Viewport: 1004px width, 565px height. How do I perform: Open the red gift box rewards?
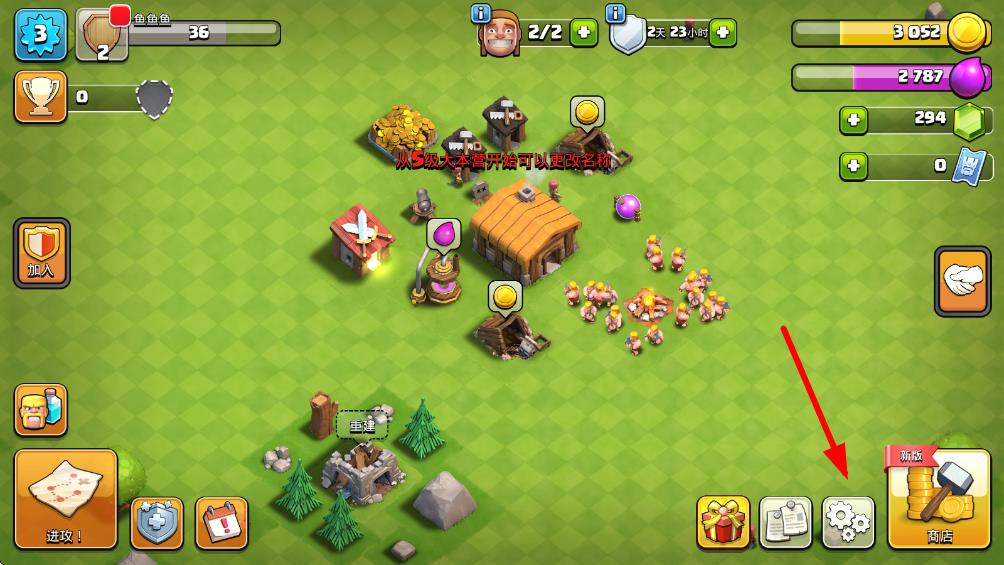(723, 522)
